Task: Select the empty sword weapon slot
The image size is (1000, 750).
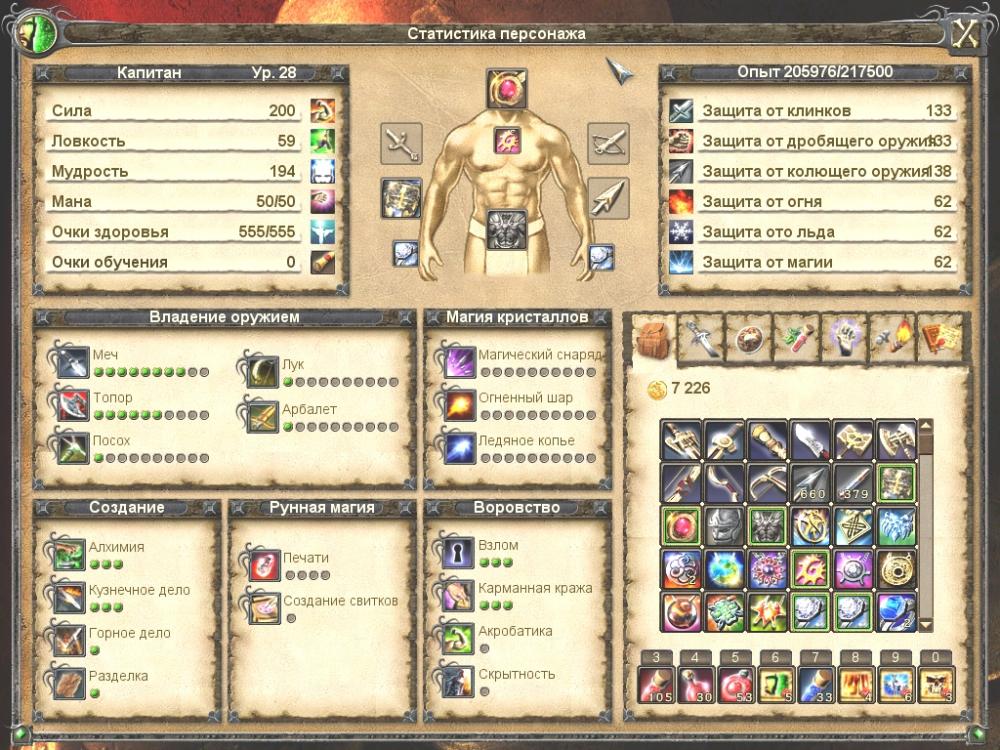Action: tap(401, 143)
